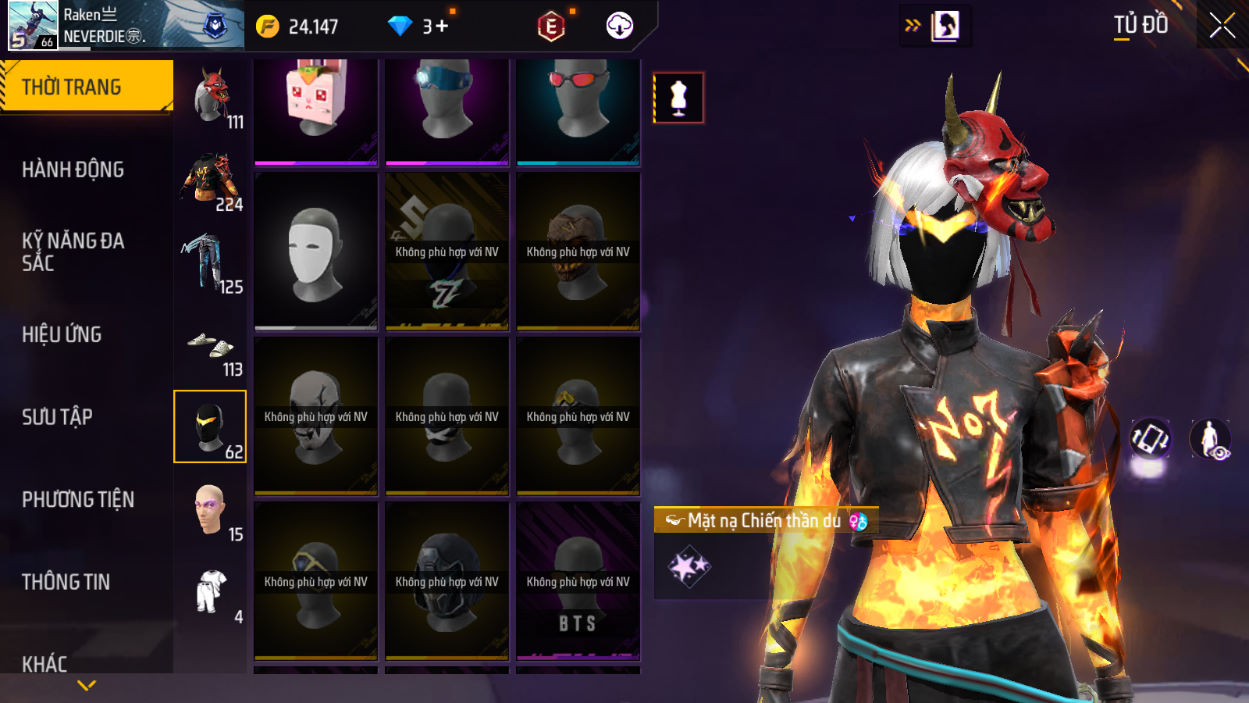This screenshot has width=1249, height=703.
Task: Show the Phương Tiện tab
Action: (x=78, y=499)
